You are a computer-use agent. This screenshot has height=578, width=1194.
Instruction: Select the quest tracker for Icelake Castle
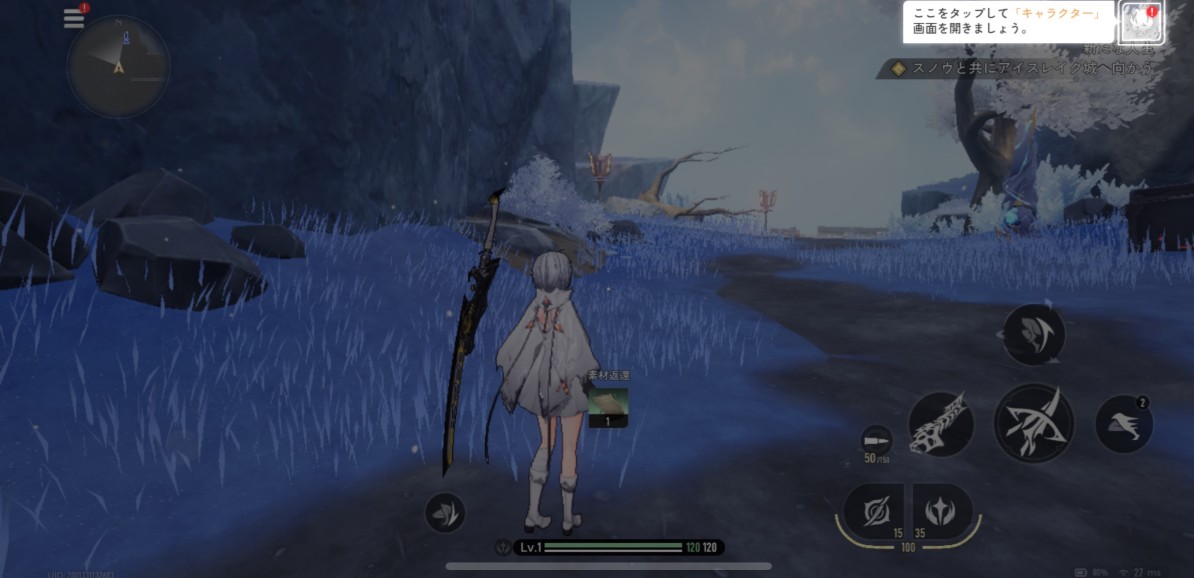click(1019, 69)
